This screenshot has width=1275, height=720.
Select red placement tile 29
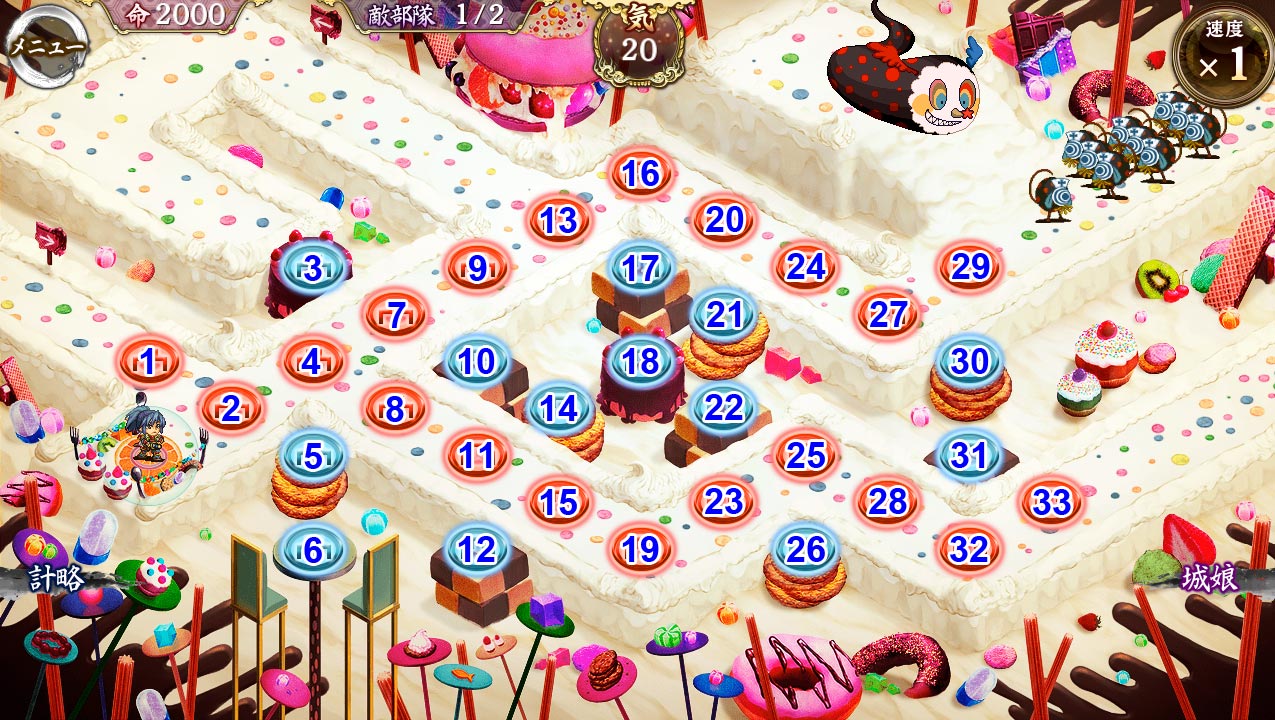click(969, 268)
